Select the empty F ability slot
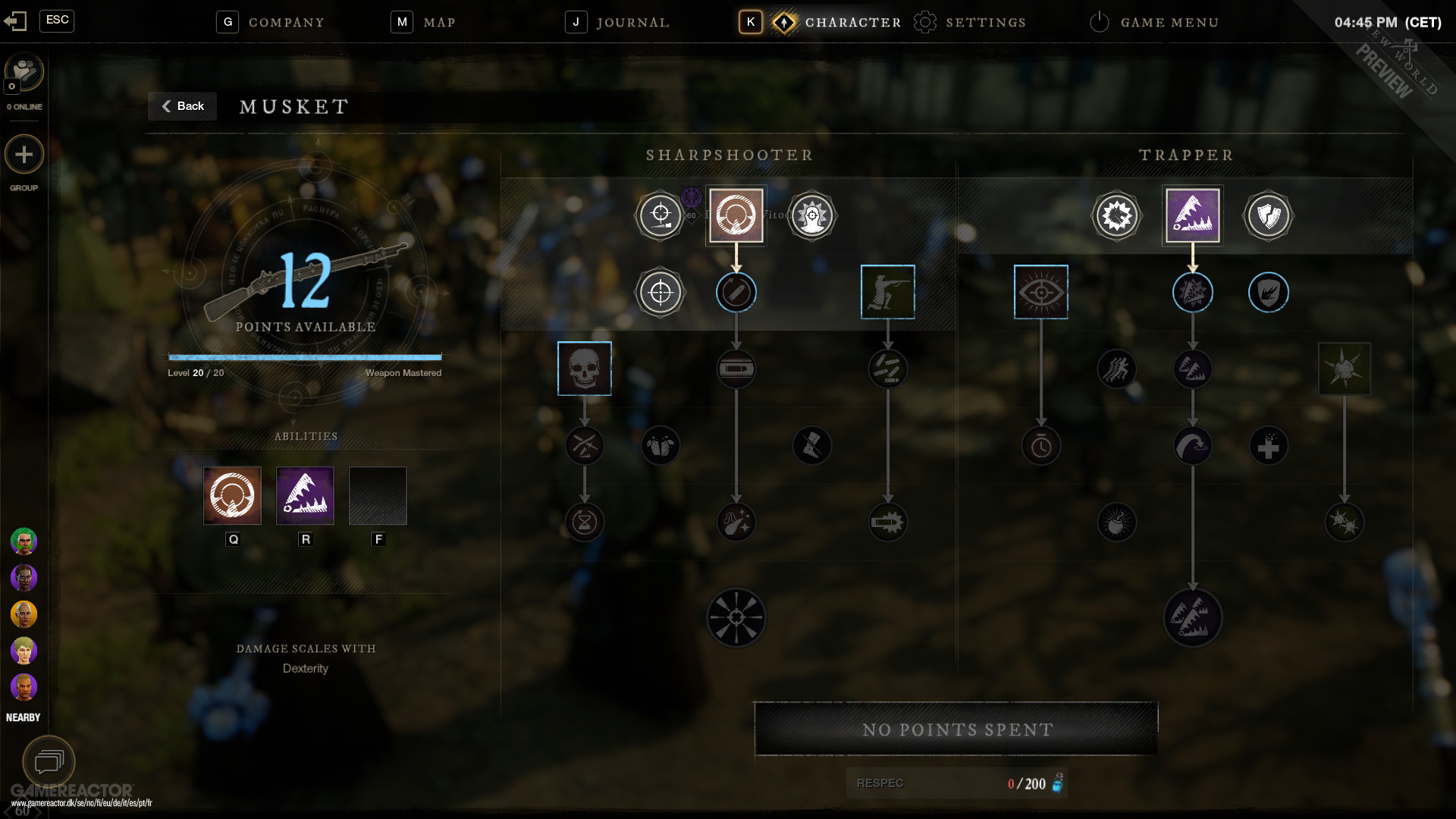Viewport: 1456px width, 819px height. (378, 496)
